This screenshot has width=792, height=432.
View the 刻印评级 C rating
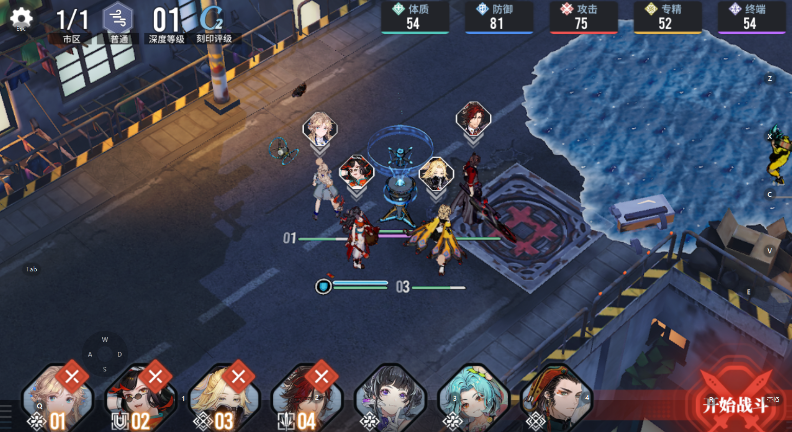point(213,19)
